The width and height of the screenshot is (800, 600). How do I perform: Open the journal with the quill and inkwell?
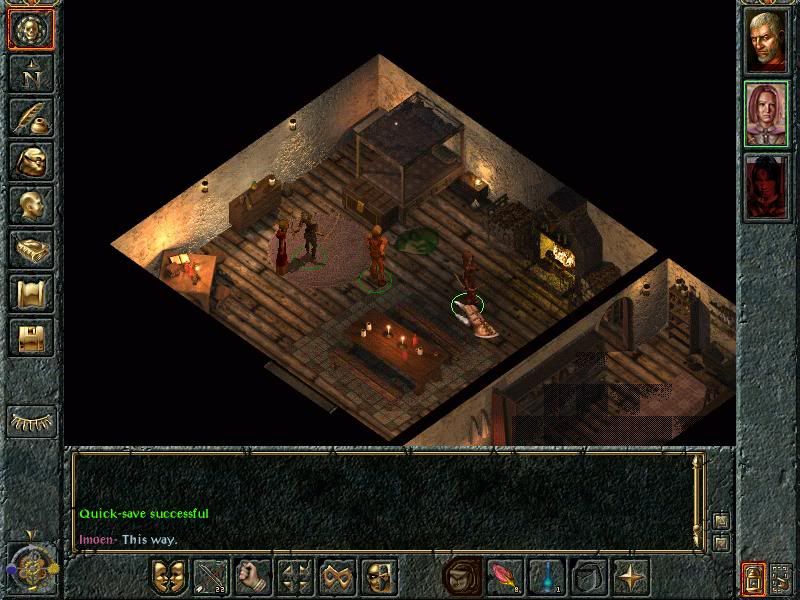point(31,117)
